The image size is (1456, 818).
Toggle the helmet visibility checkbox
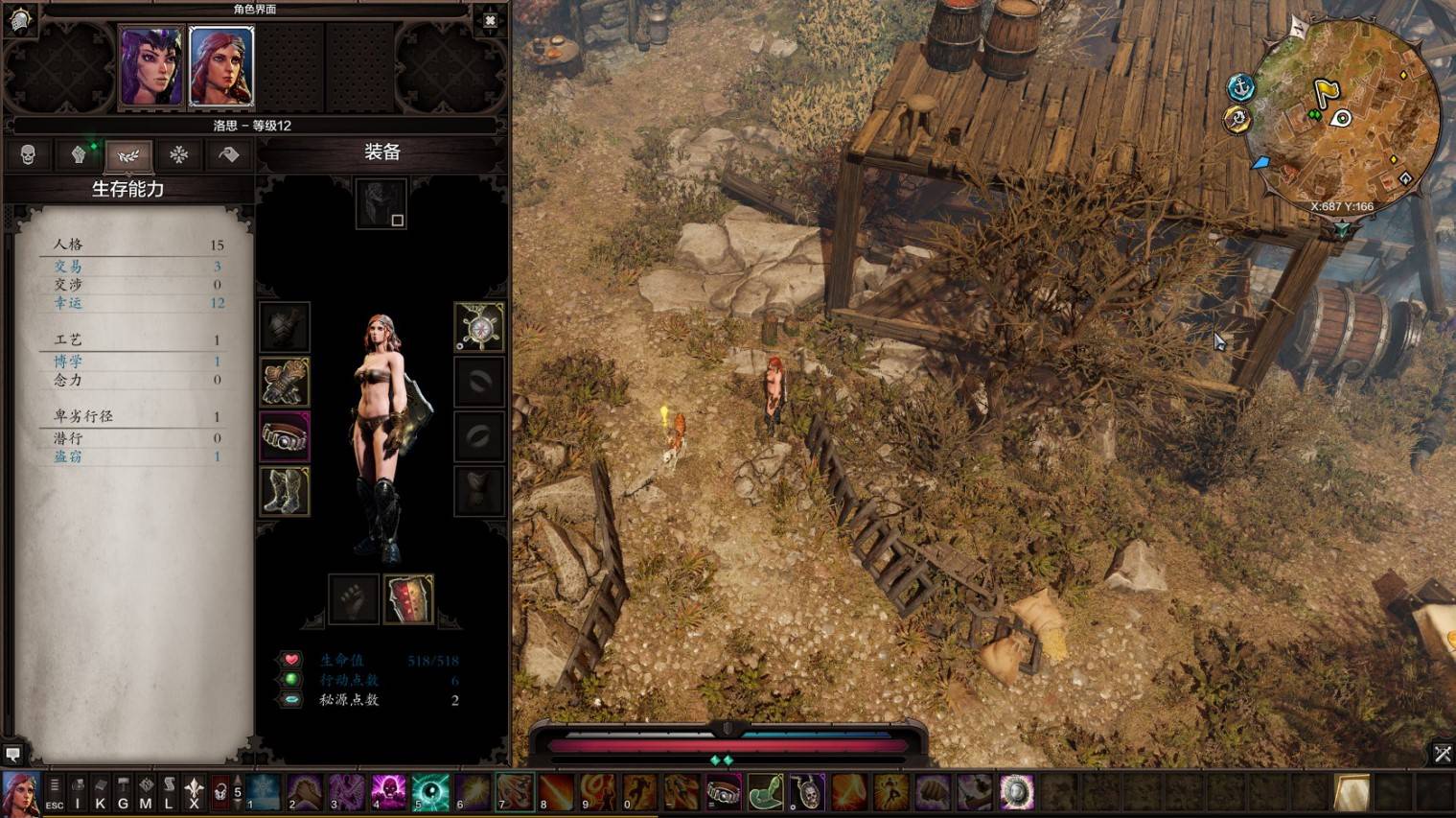(x=398, y=221)
